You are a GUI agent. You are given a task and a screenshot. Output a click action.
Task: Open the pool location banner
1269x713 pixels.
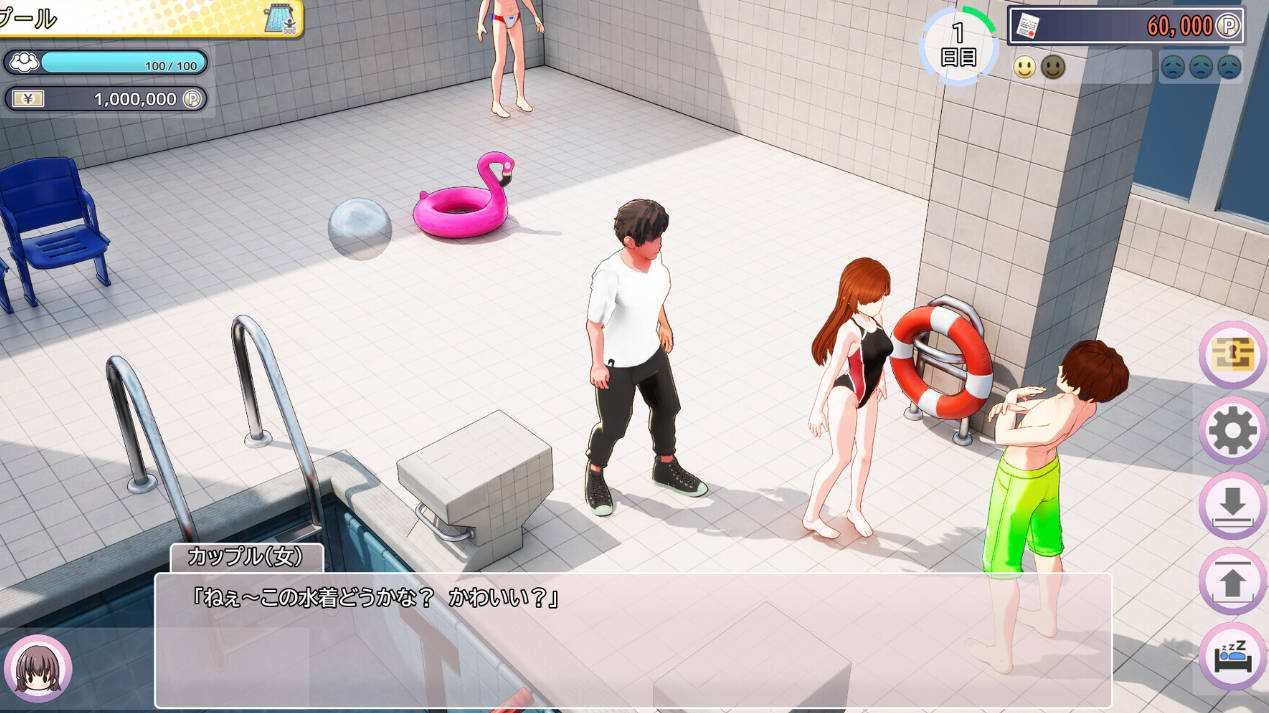tap(150, 18)
